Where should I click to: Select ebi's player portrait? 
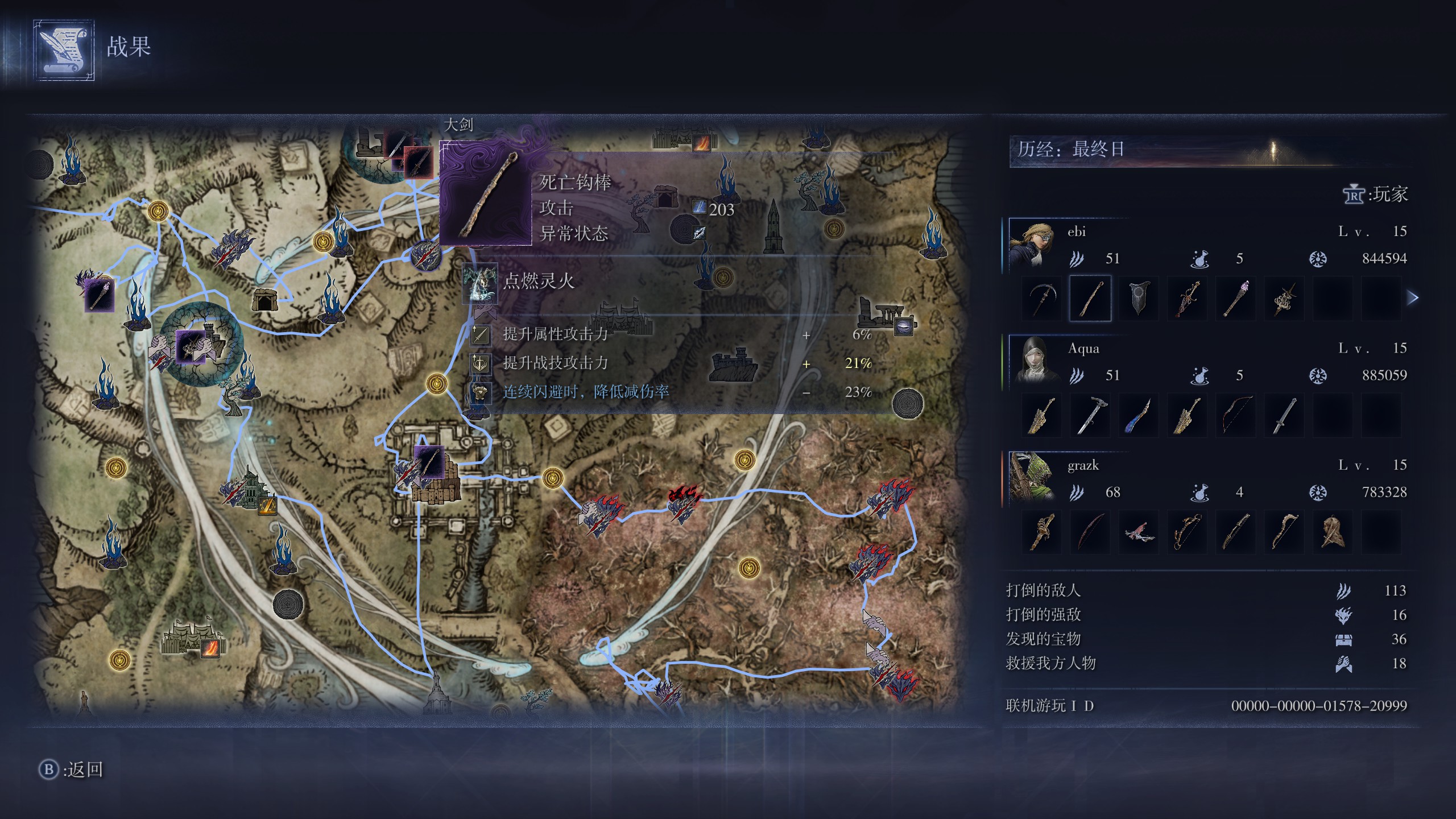(x=1033, y=243)
